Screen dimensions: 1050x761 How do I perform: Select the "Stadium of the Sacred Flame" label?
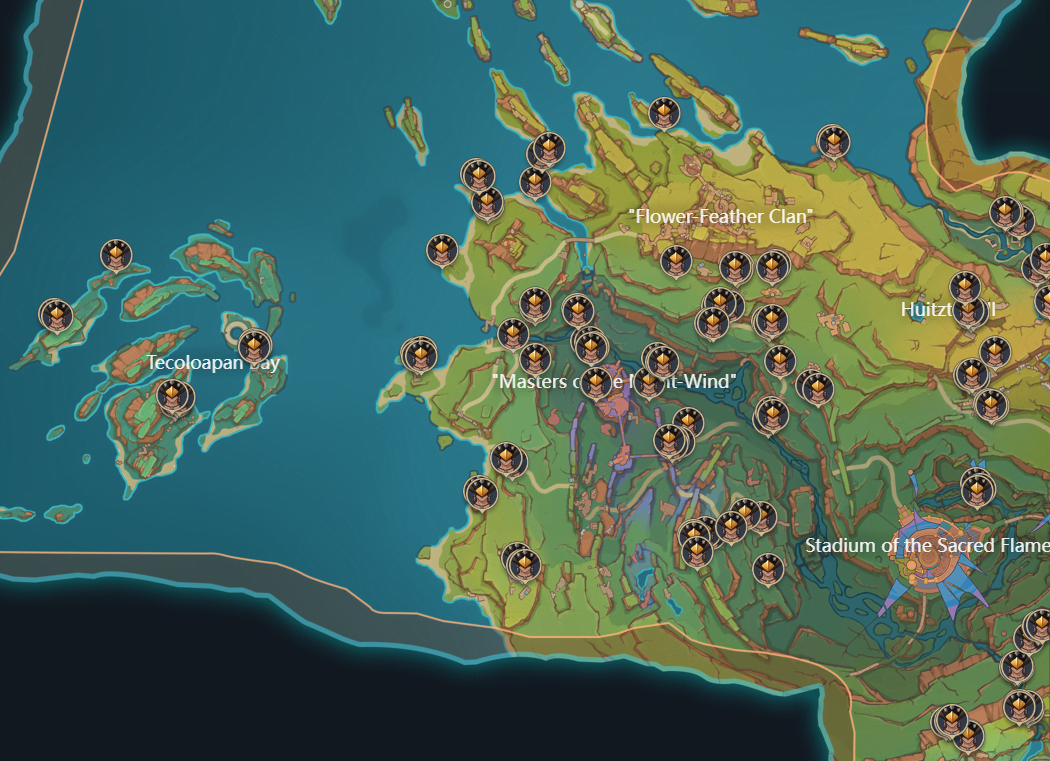(926, 546)
